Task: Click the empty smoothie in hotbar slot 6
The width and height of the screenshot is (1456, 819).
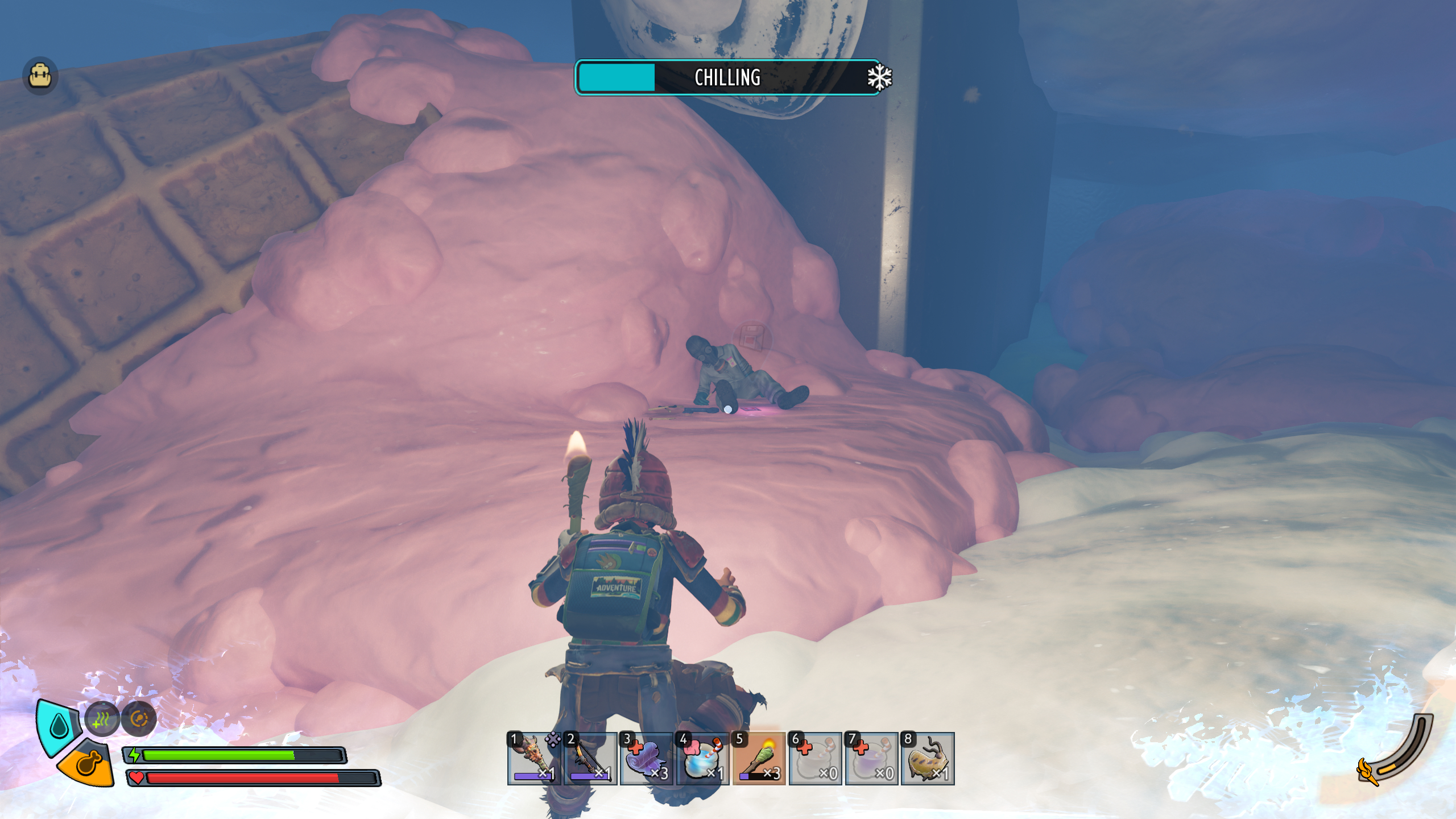Action: tap(814, 759)
